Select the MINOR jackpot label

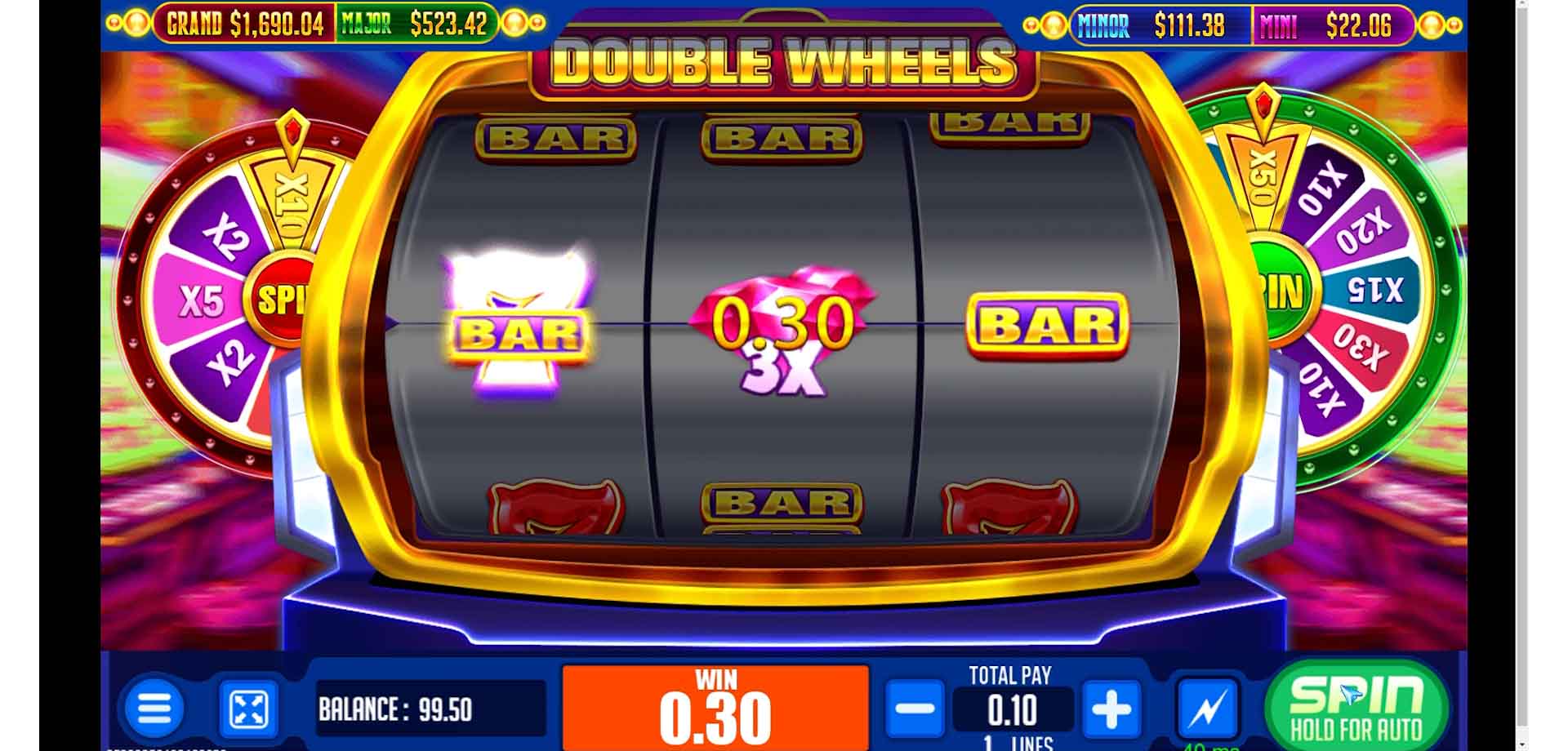pos(1104,25)
